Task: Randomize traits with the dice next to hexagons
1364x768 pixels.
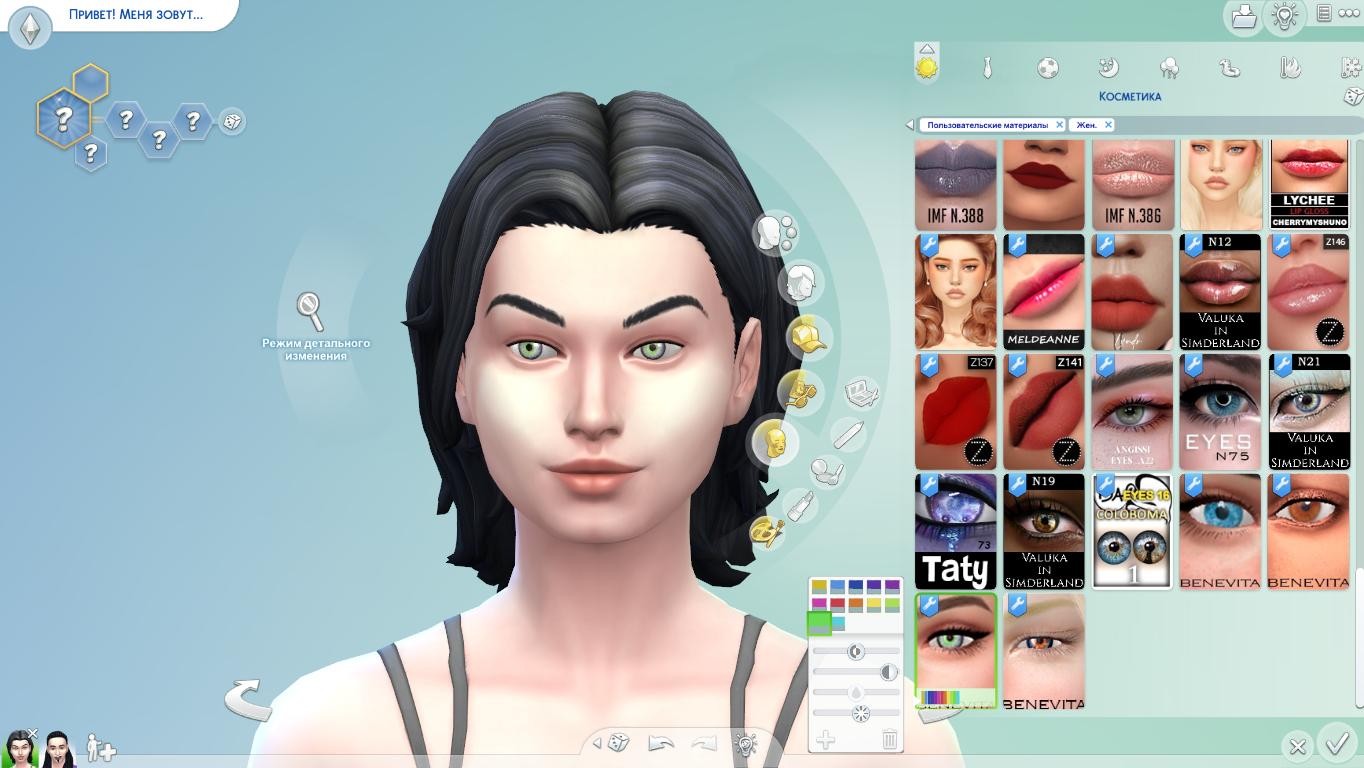Action: (232, 122)
